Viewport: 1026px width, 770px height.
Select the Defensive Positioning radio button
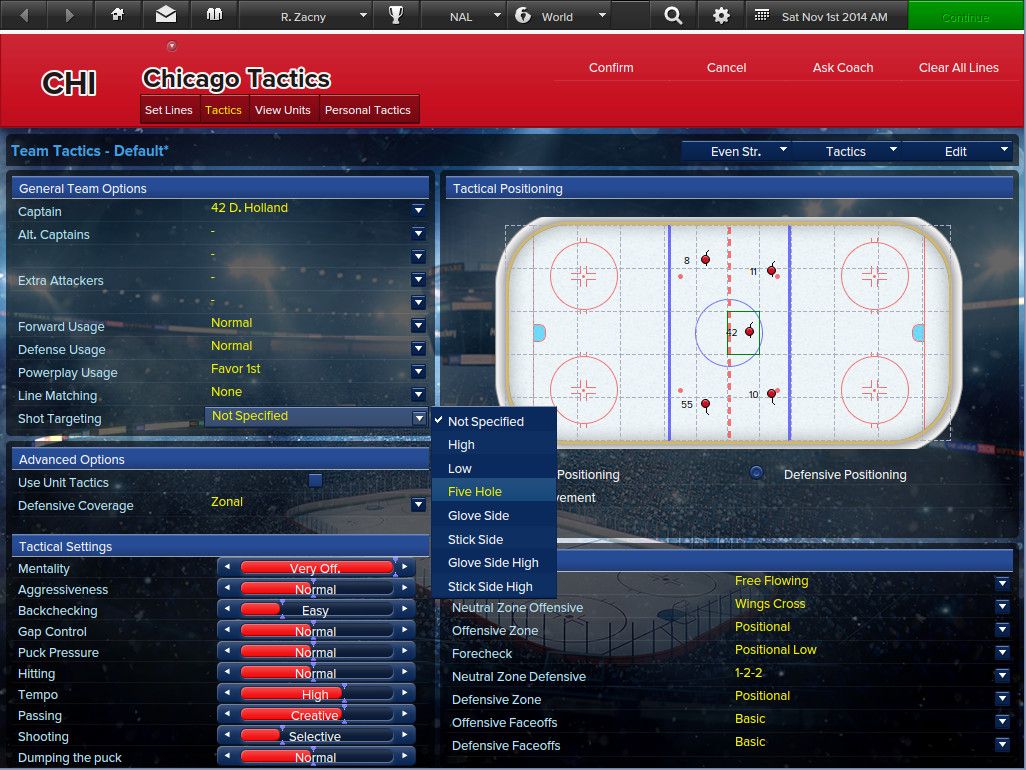pos(757,473)
